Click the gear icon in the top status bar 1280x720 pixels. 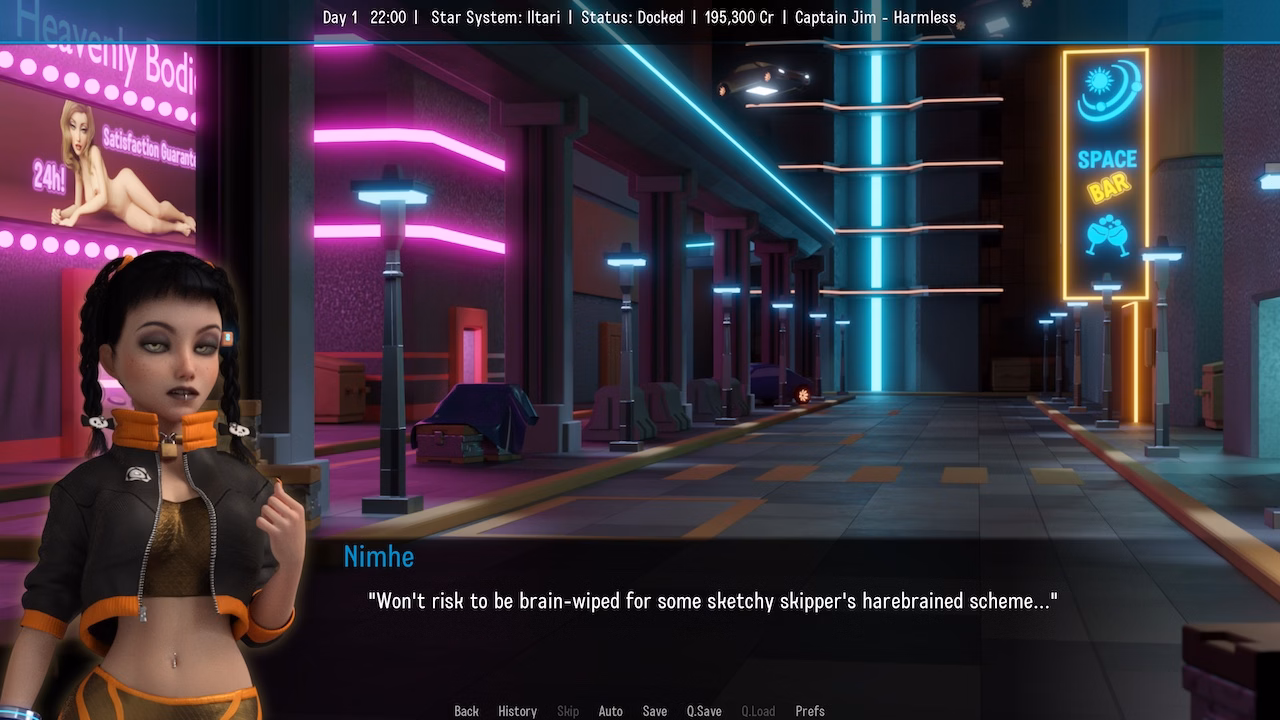tap(961, 26)
